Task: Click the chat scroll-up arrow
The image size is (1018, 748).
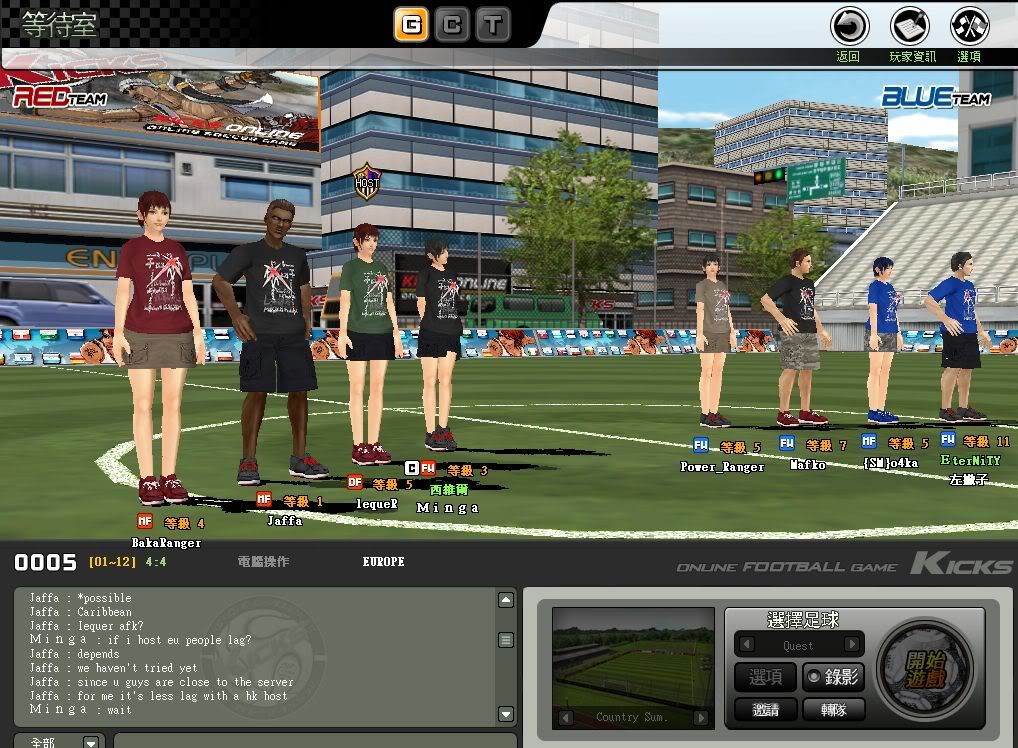Action: (x=506, y=600)
